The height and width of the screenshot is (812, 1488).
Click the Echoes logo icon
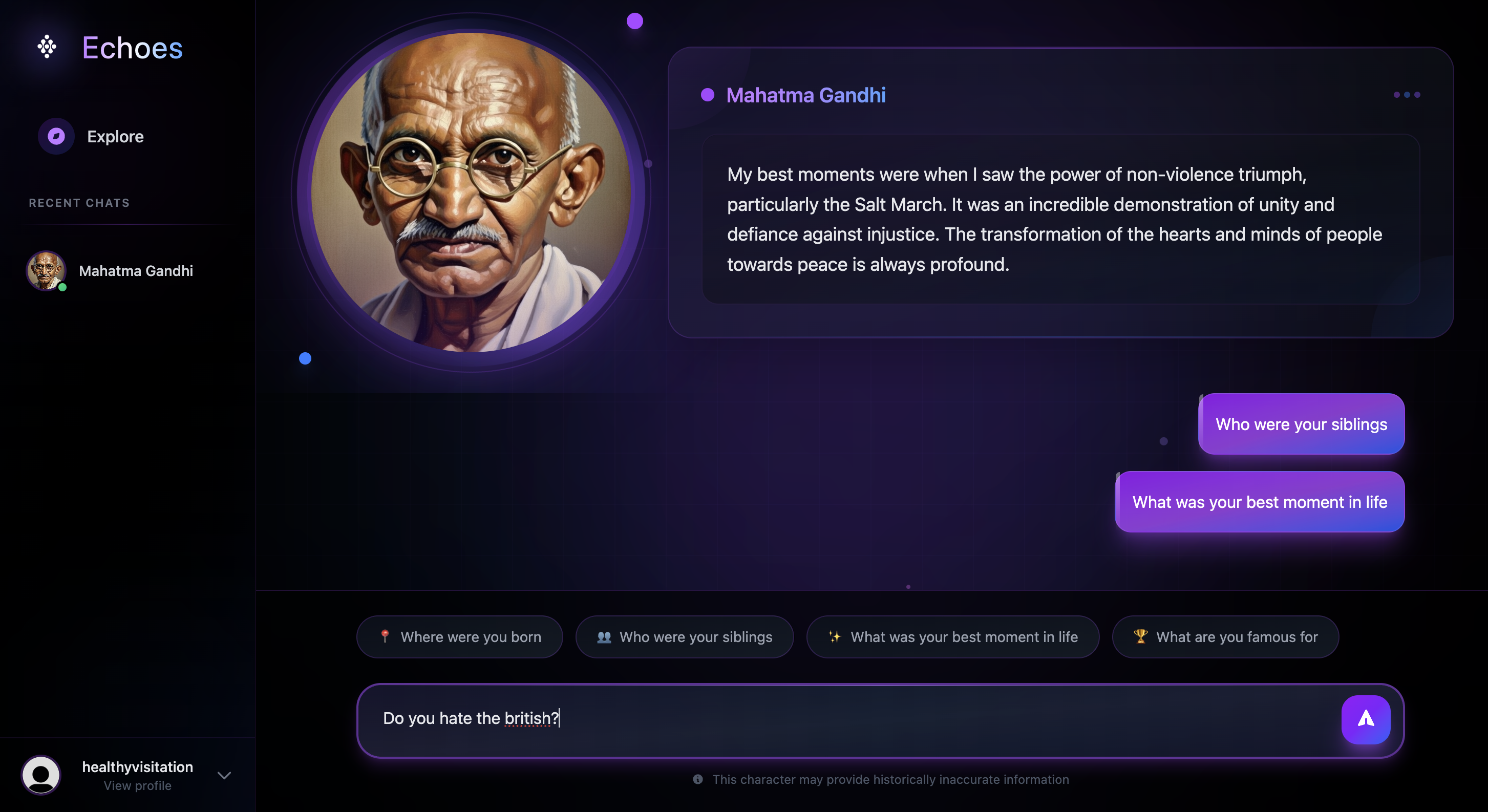pyautogui.click(x=47, y=47)
